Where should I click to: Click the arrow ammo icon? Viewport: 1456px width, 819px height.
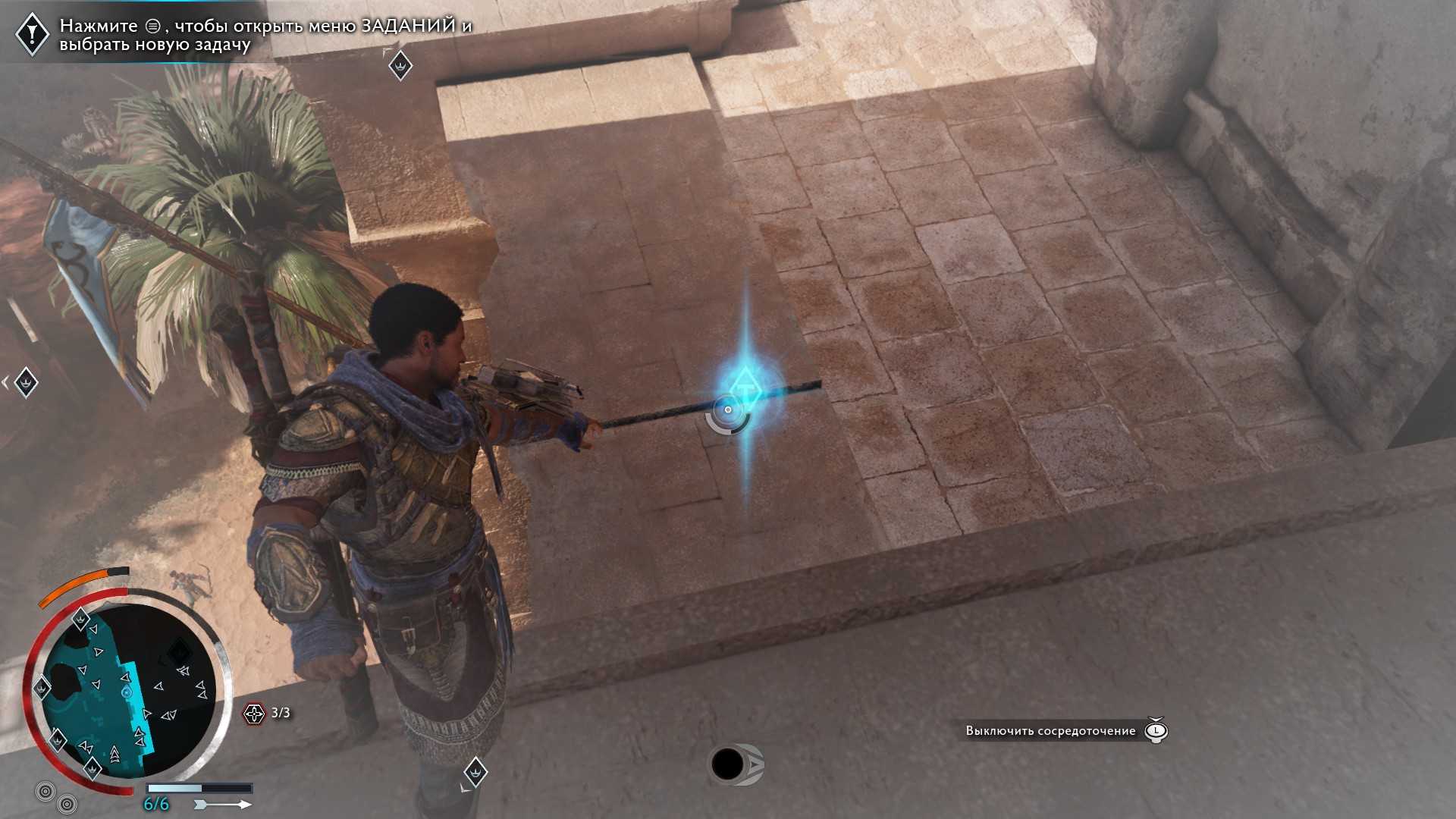[x=222, y=804]
